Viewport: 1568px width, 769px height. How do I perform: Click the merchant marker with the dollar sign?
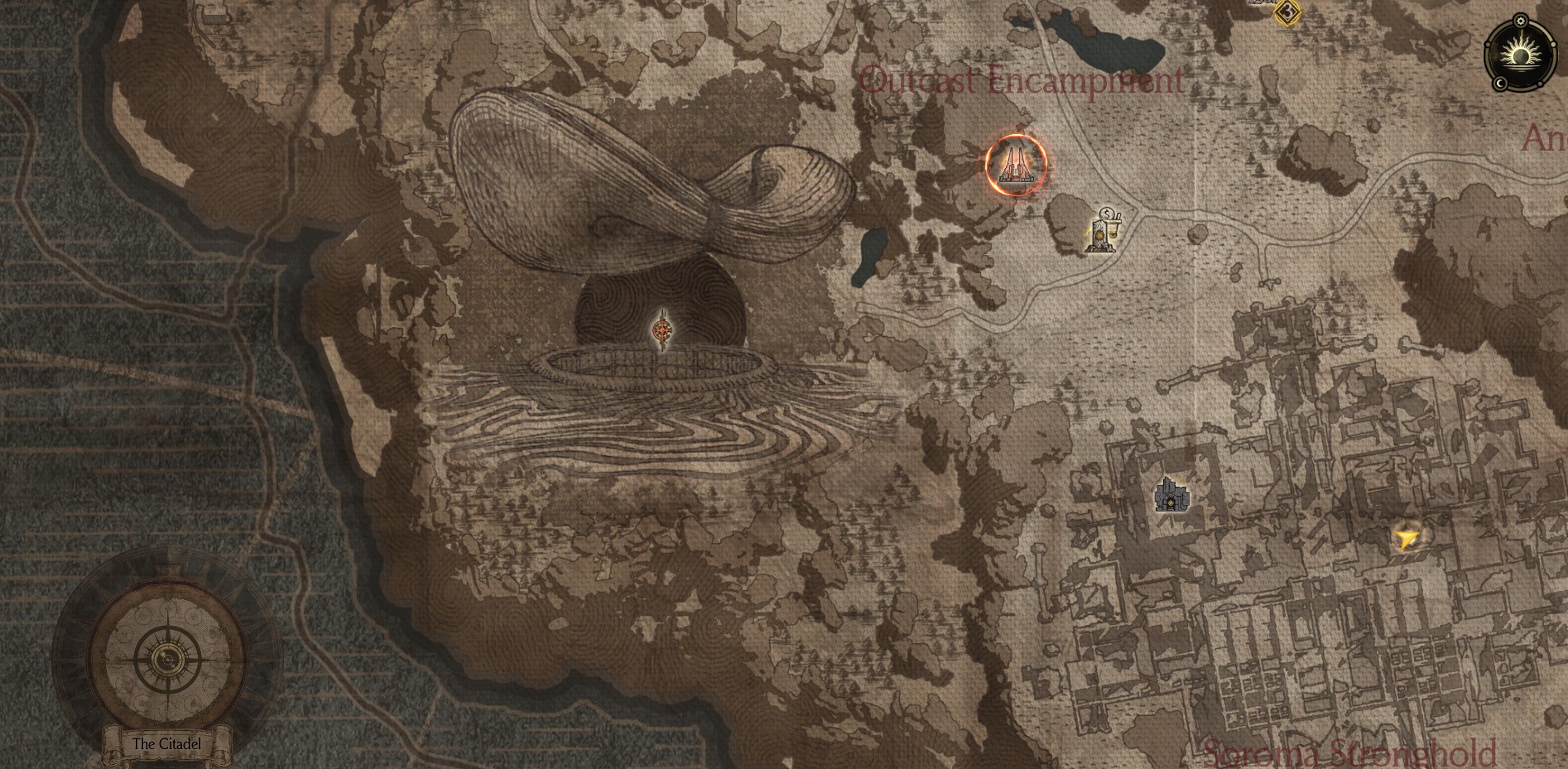1103,230
